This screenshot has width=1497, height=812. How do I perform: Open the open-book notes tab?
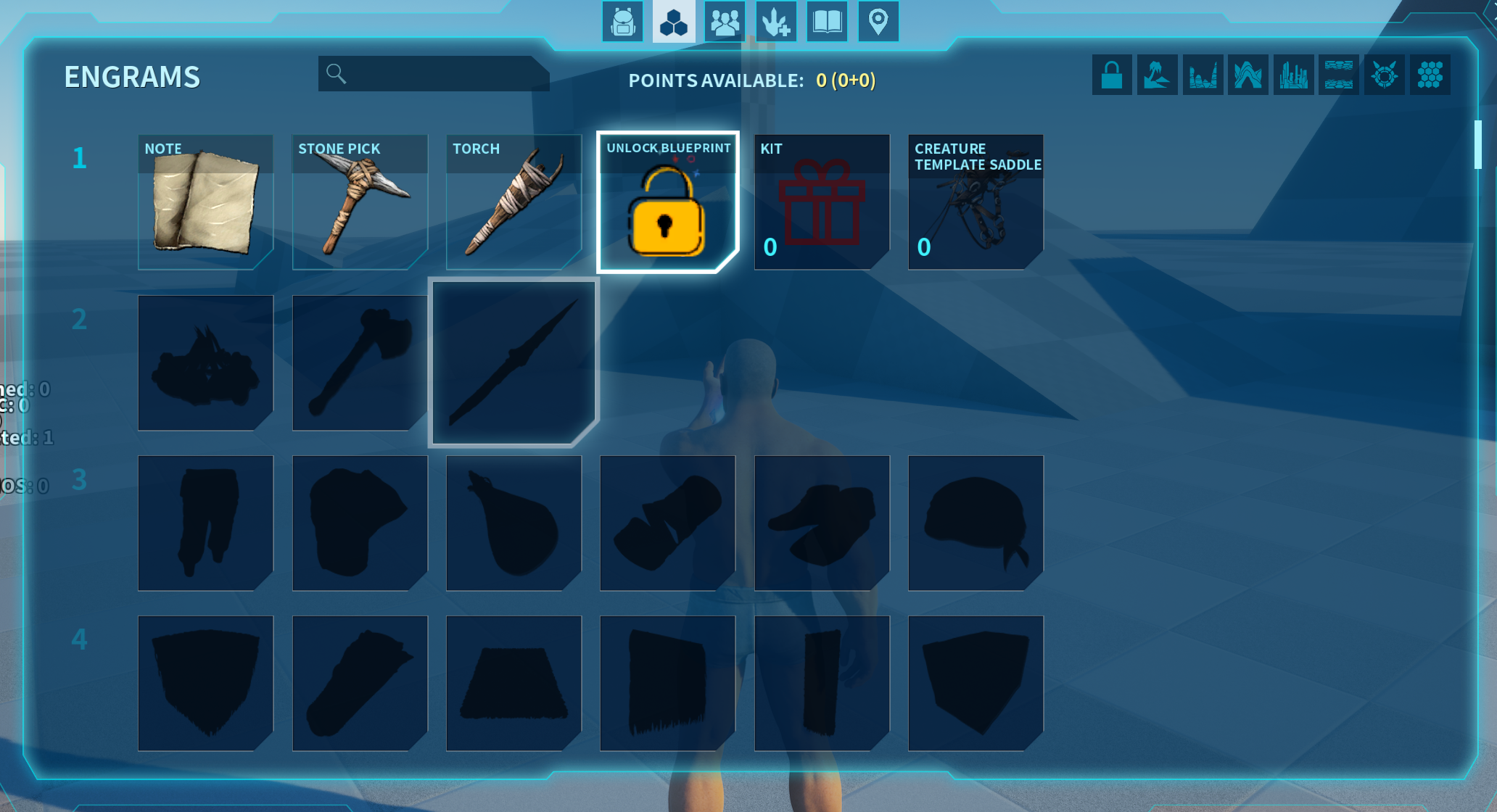click(827, 22)
